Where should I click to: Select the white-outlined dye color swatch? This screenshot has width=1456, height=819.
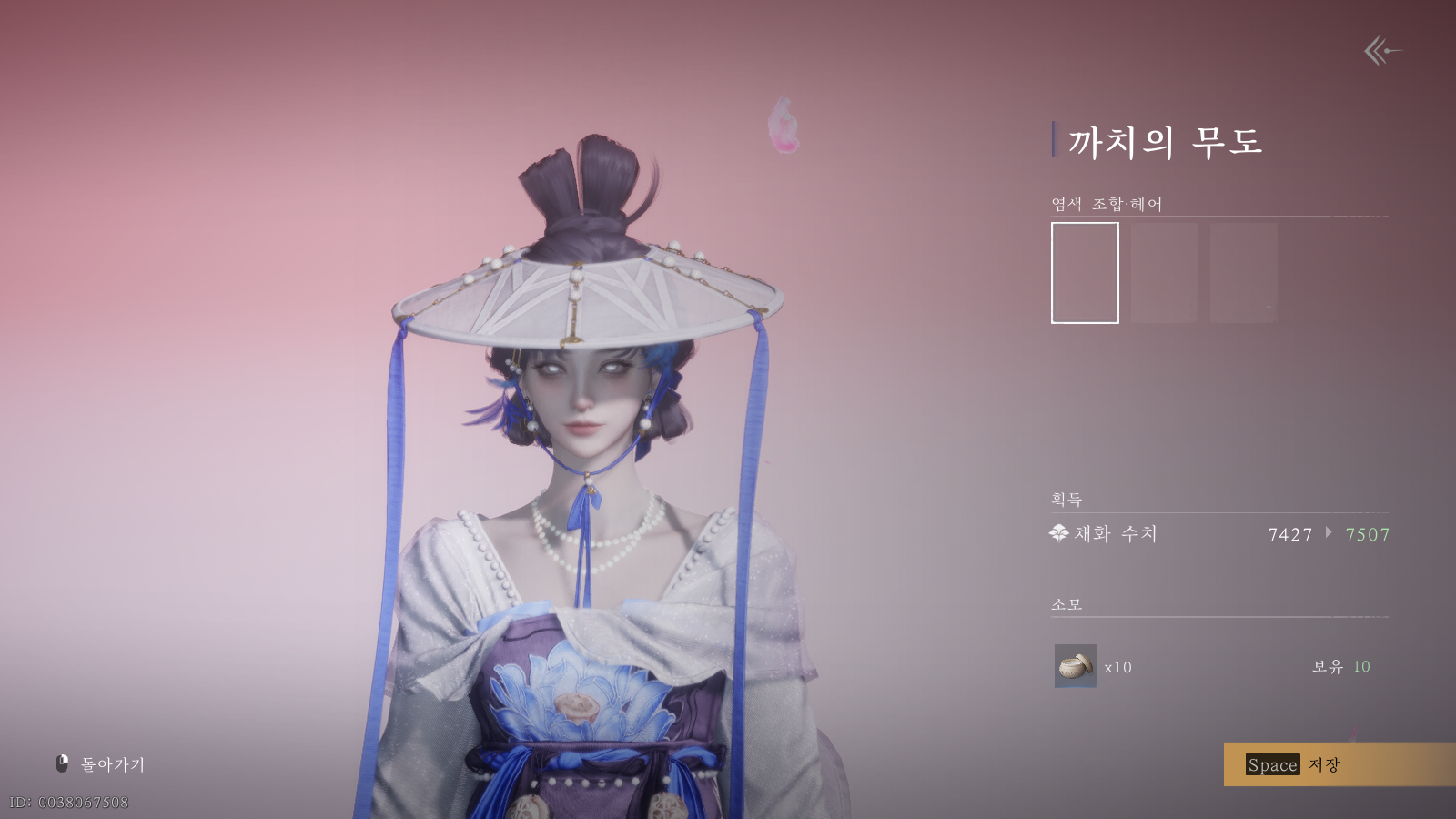coord(1085,273)
